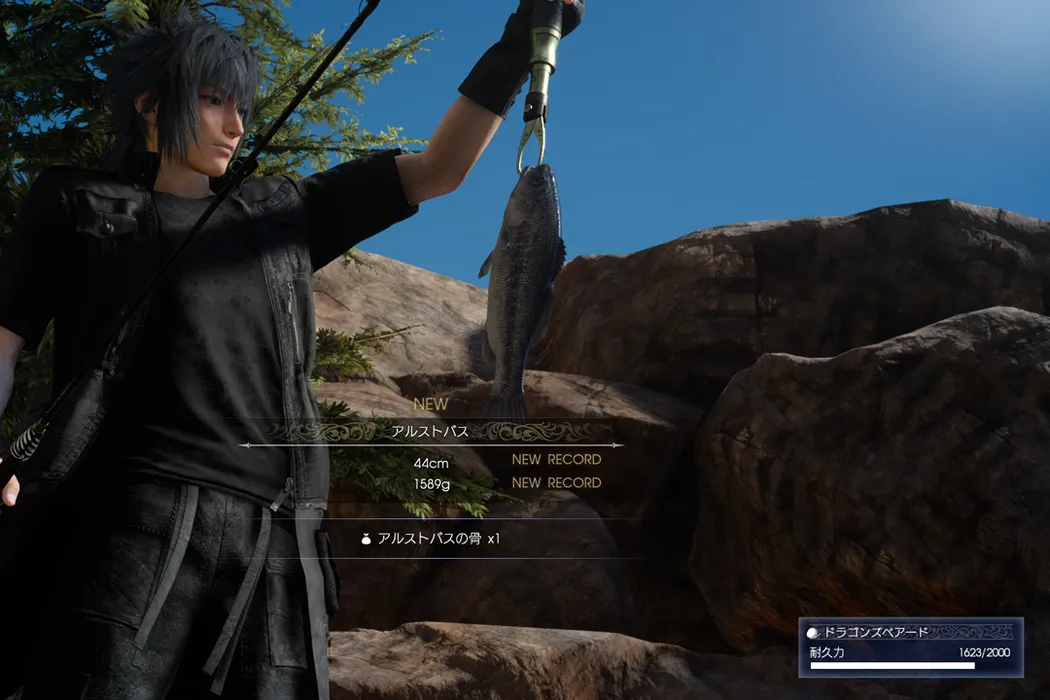Click the アルストバス fish name banner

(431, 431)
